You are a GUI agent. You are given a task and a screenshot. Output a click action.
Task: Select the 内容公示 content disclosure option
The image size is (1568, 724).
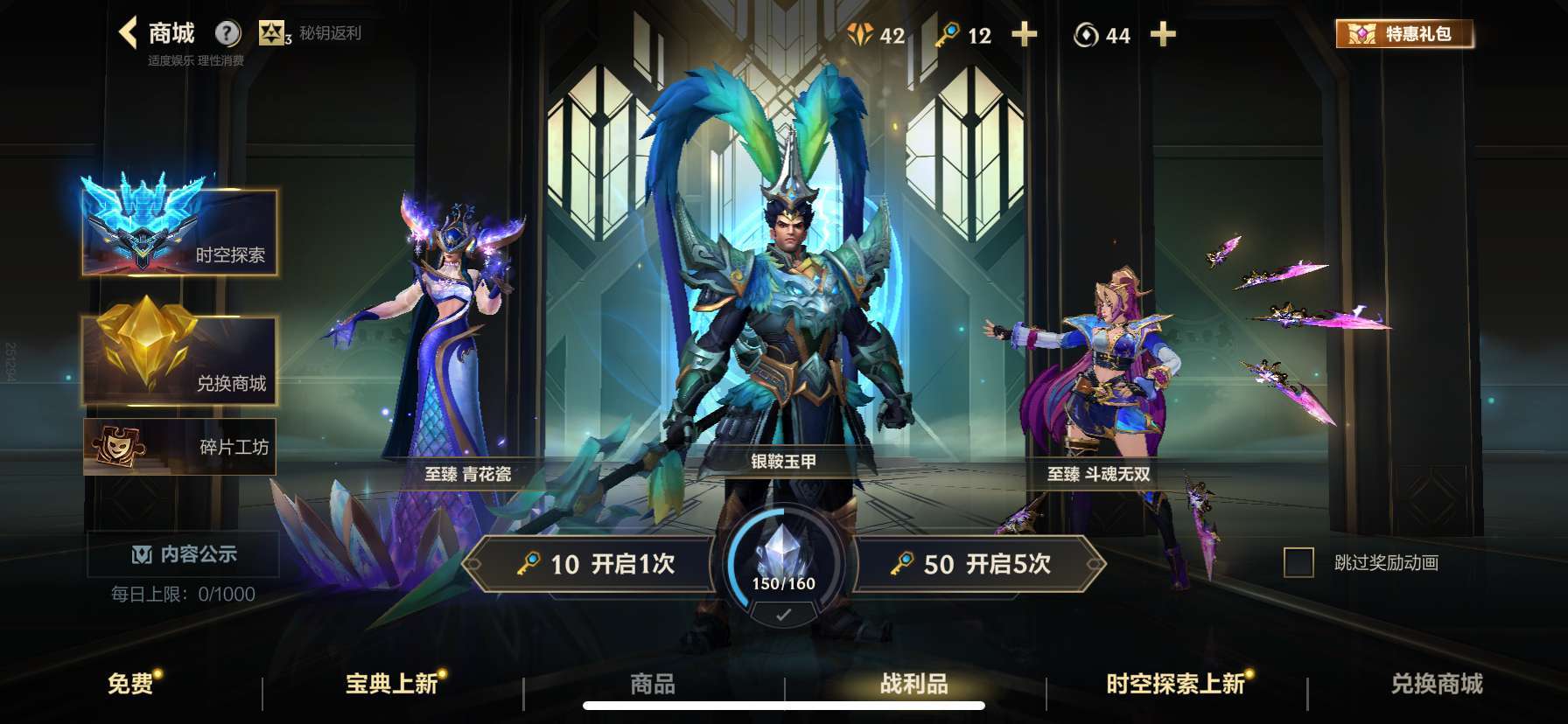(185, 552)
